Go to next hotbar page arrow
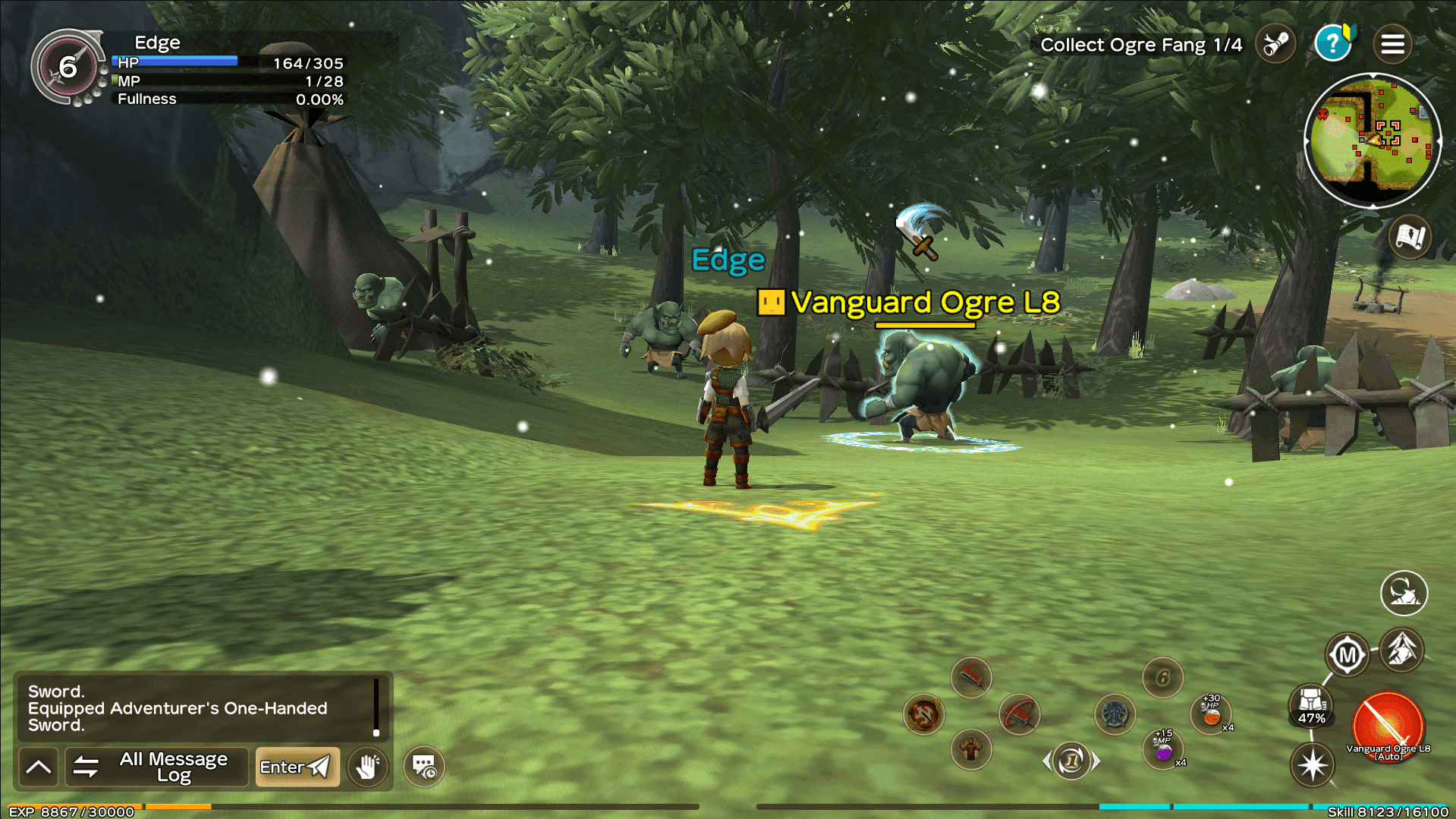Viewport: 1456px width, 819px height. point(1096,761)
